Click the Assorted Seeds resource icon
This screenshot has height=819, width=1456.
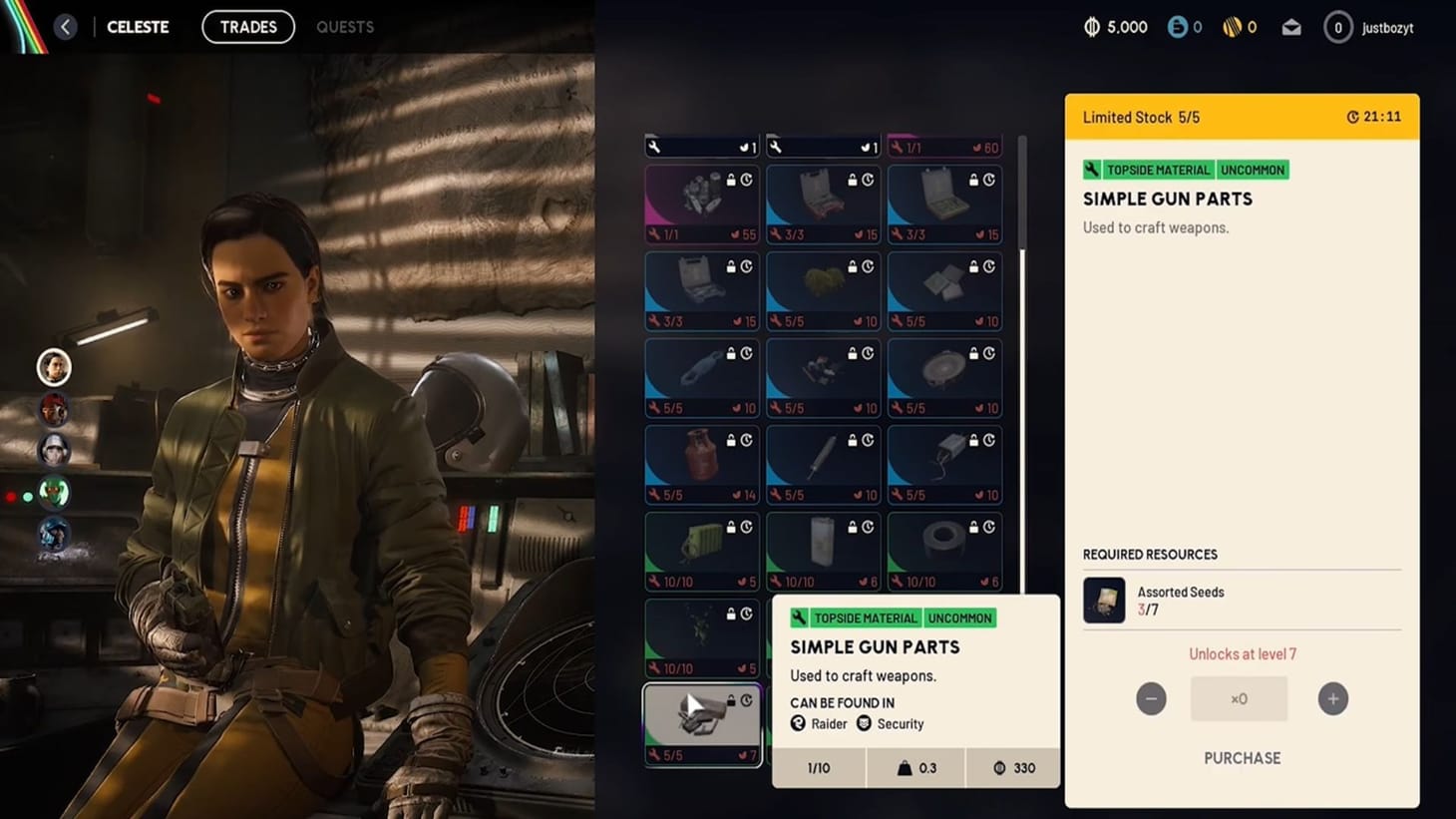tap(1103, 600)
